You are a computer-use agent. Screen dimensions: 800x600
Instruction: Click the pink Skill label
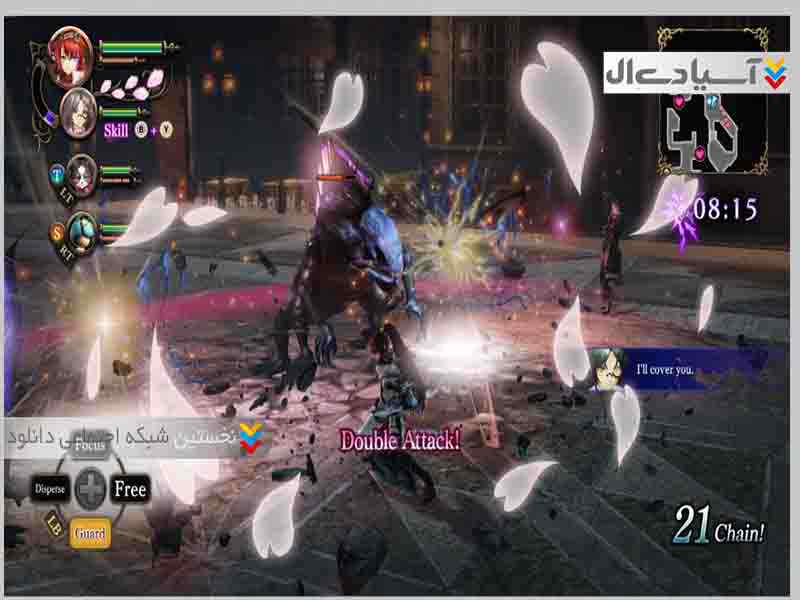coord(116,129)
